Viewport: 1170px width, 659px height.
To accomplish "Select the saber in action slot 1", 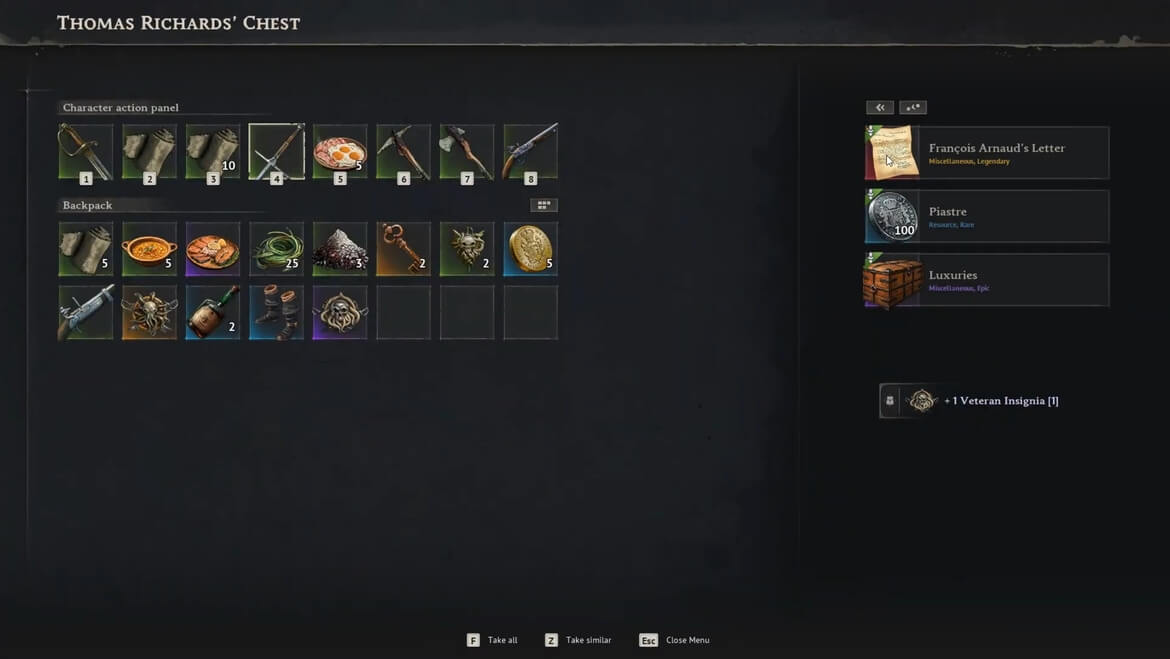I will pos(86,152).
